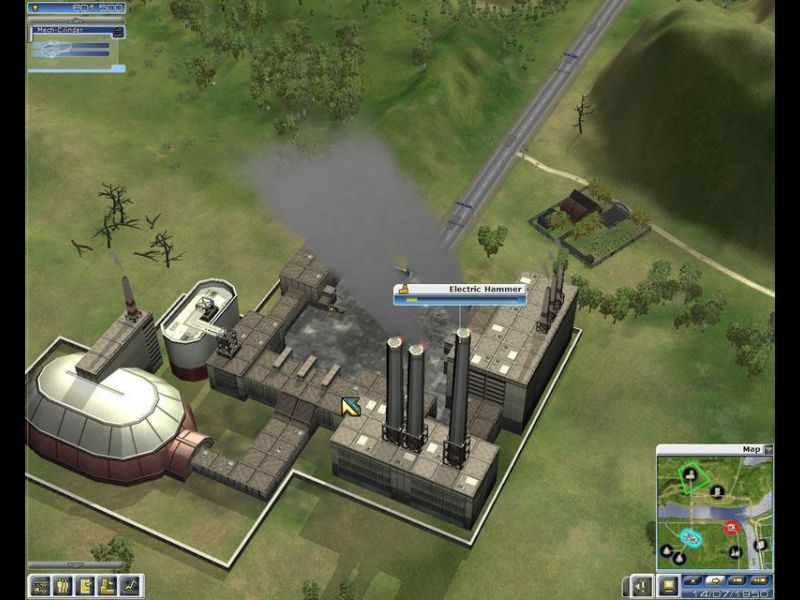The image size is (800, 600).
Task: Open the factory building menu
Action: coord(107,586)
